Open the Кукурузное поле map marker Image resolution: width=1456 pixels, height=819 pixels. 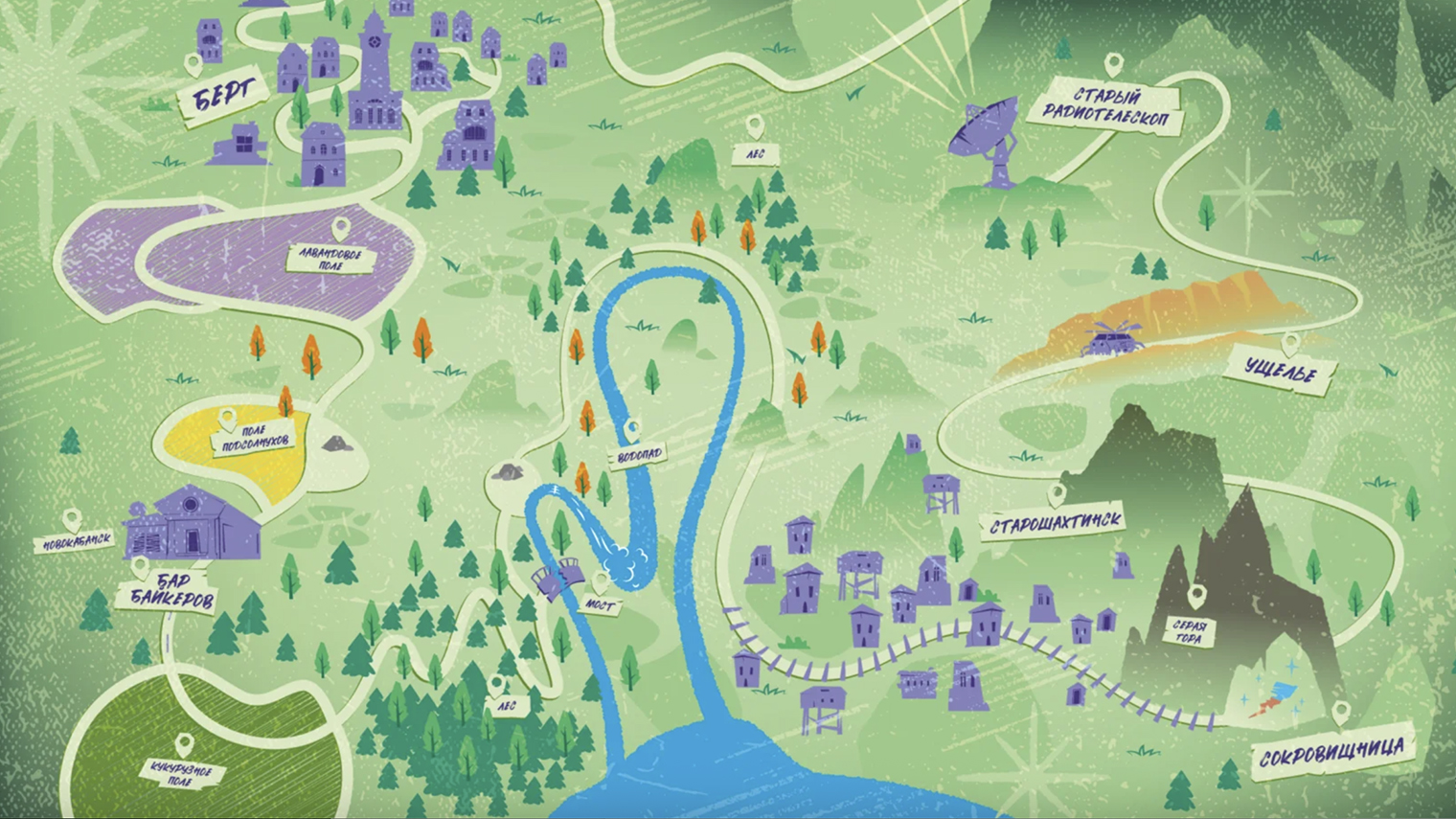click(184, 745)
